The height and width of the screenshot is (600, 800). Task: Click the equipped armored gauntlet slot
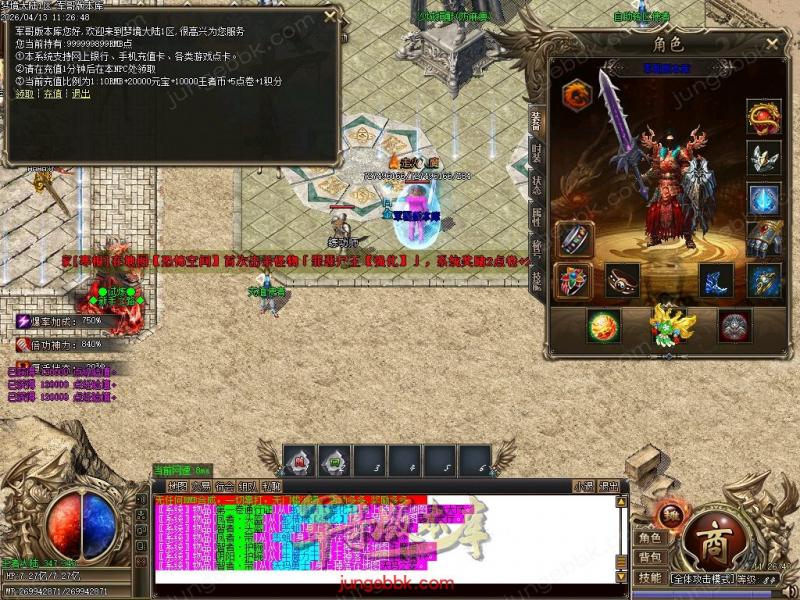point(764,240)
